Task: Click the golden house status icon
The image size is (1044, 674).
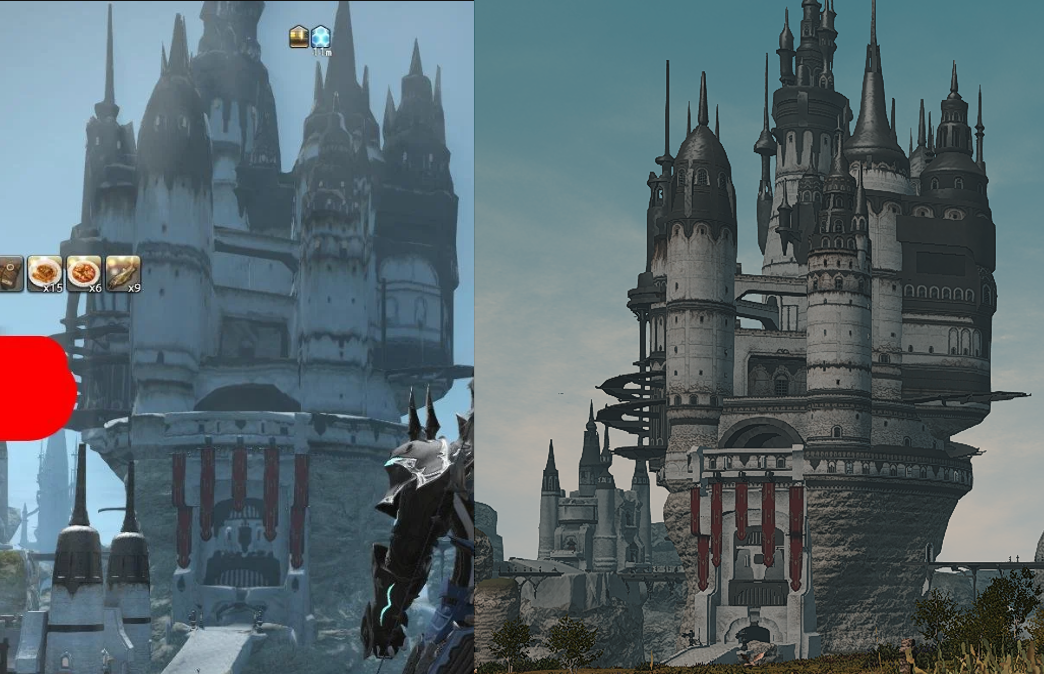Action: pyautogui.click(x=299, y=37)
